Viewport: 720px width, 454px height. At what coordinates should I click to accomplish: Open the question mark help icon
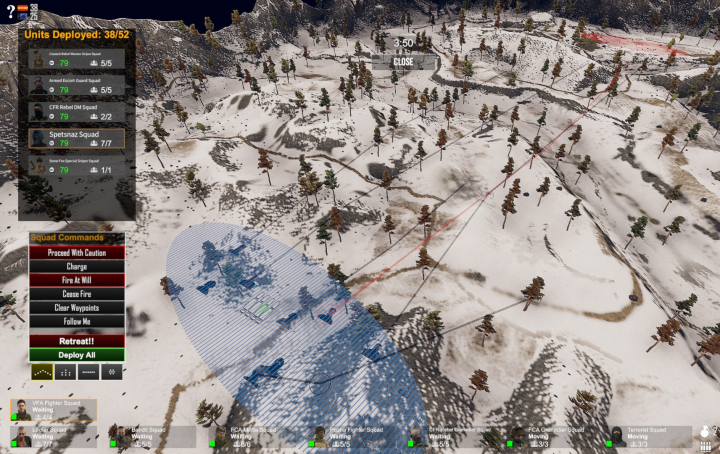[x=8, y=10]
